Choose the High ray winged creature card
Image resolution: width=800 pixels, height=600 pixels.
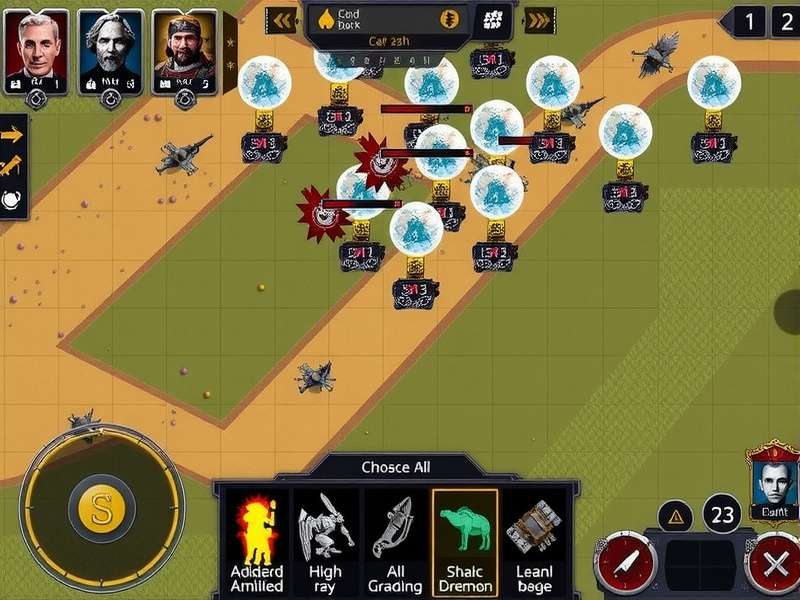pyautogui.click(x=324, y=540)
